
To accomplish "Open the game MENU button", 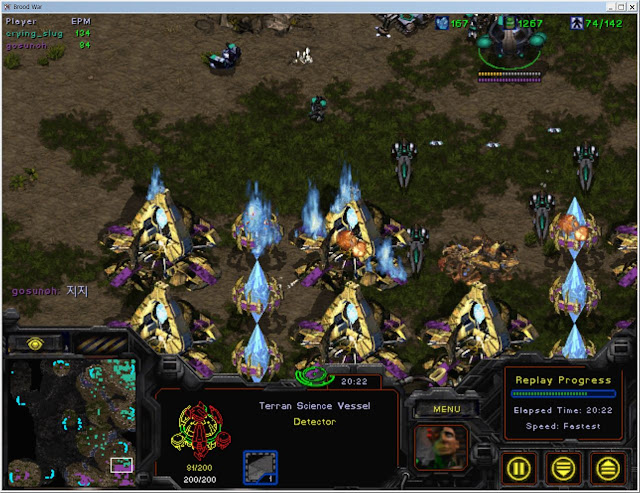I will point(446,408).
